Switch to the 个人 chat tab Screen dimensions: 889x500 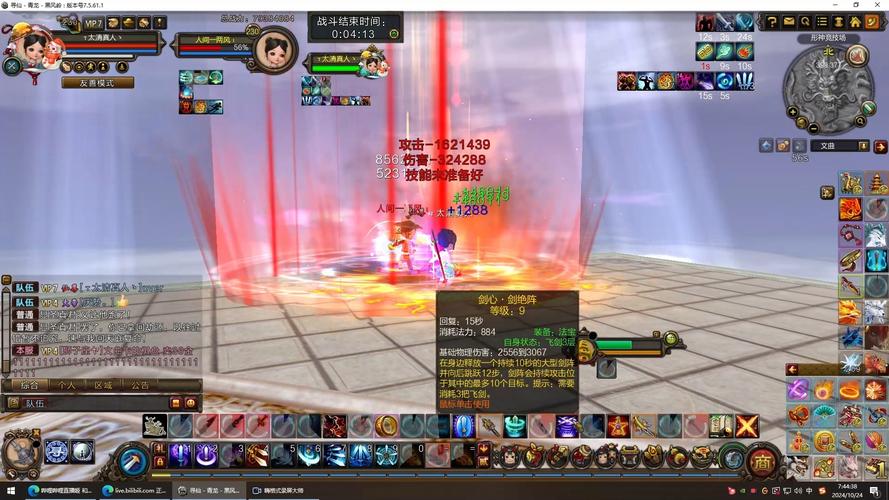pos(66,385)
